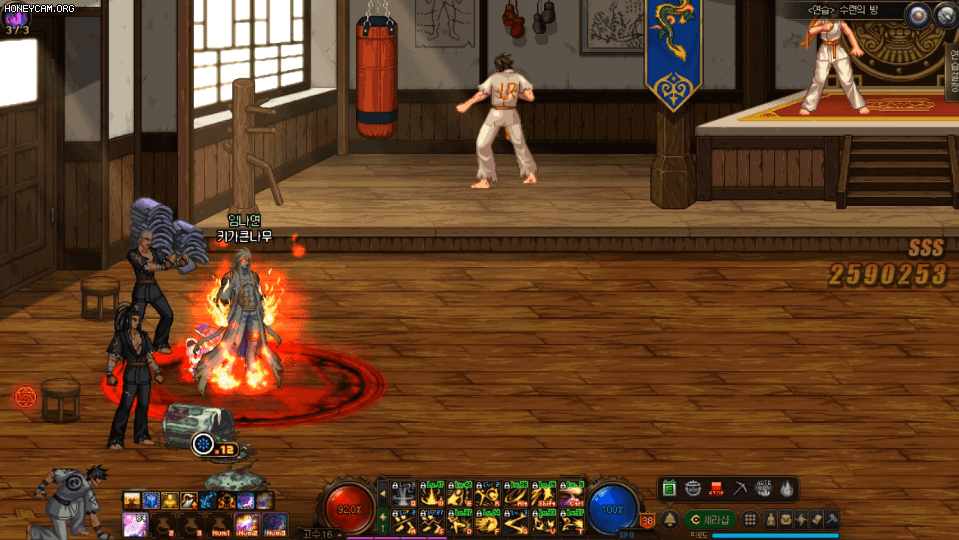This screenshot has height=540, width=959.
Task: Activate the skill in the A slot
Action: [405, 521]
